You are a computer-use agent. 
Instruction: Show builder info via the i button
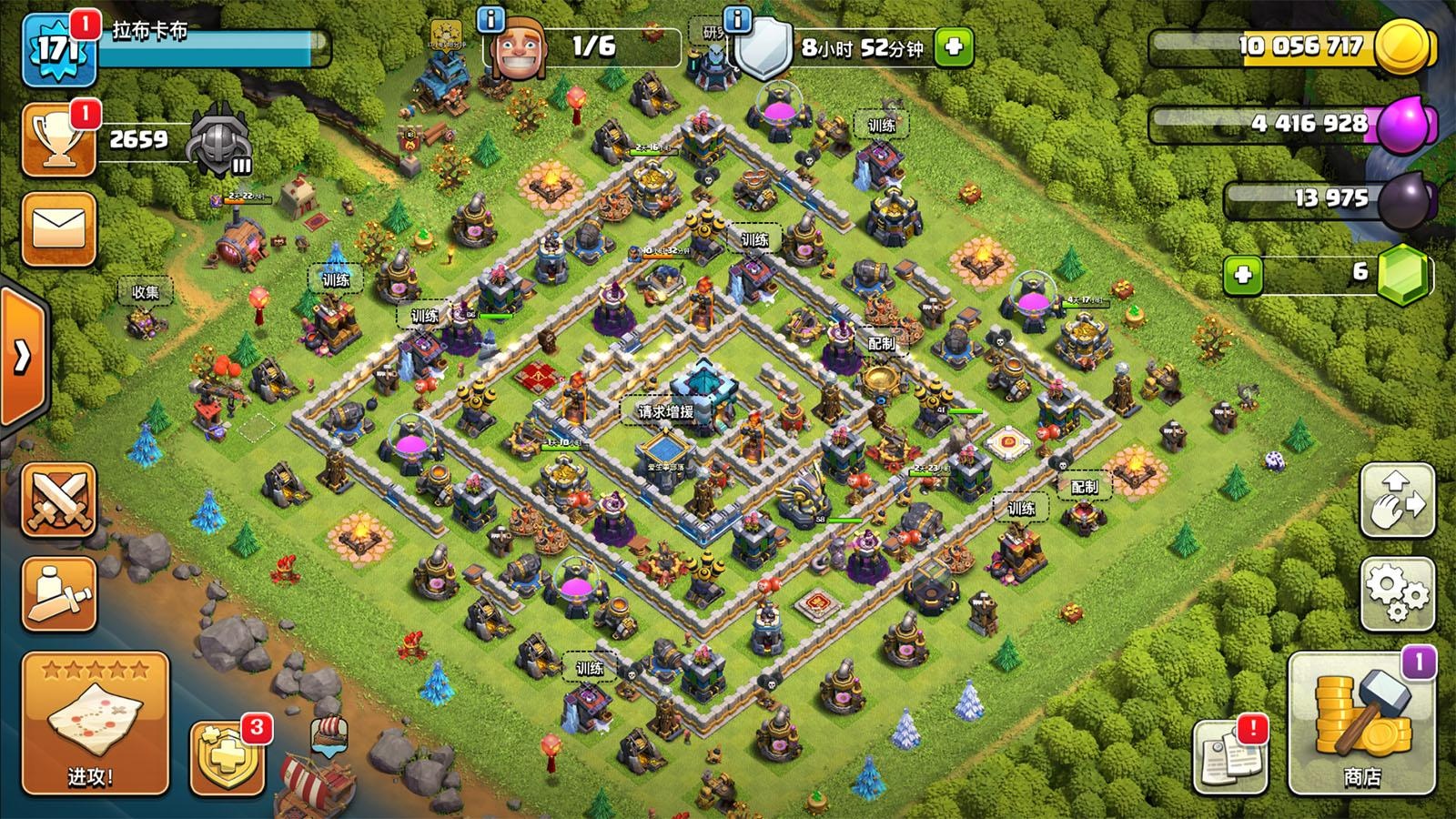491,19
